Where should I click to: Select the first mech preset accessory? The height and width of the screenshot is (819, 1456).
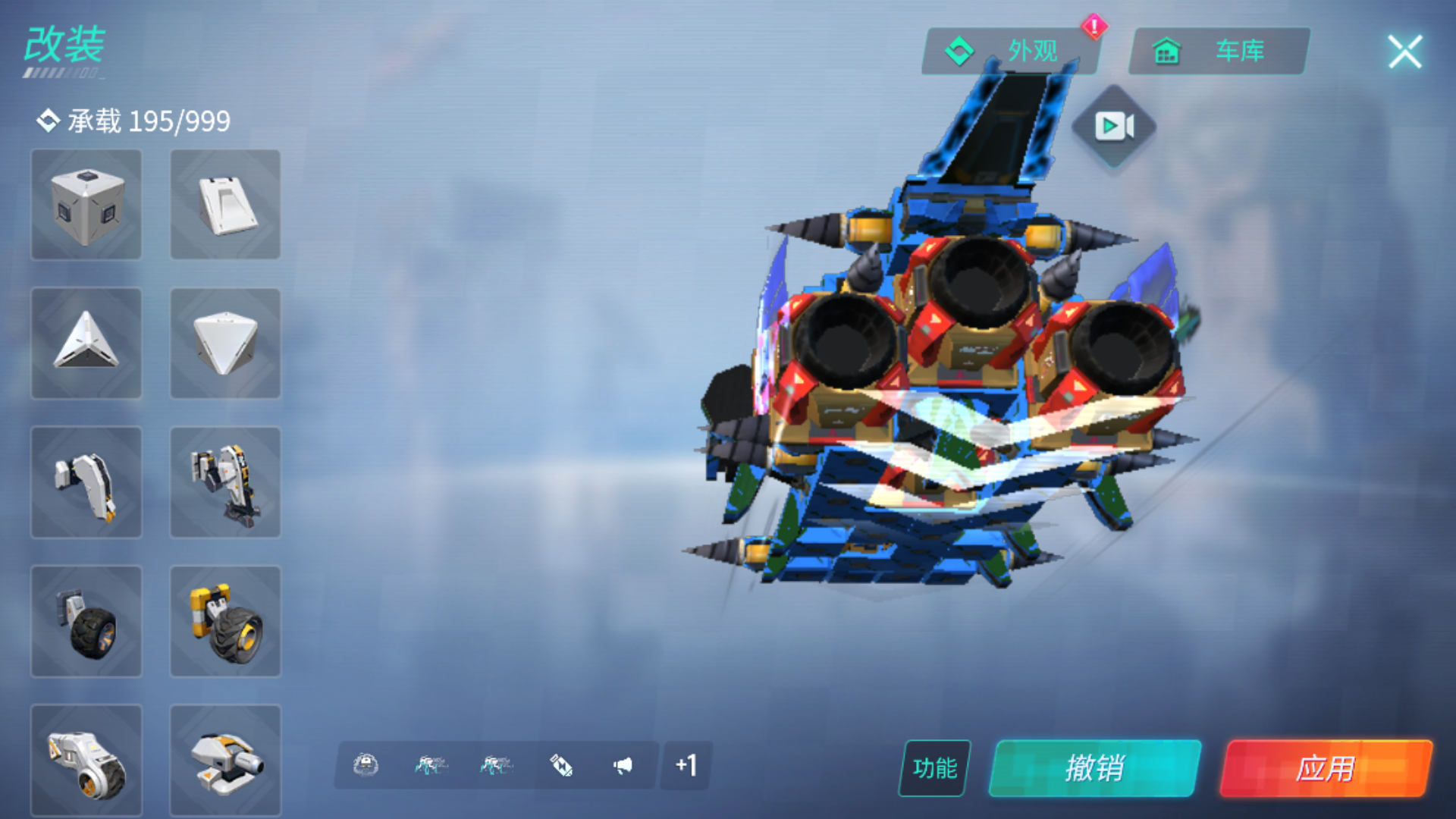pos(430,766)
